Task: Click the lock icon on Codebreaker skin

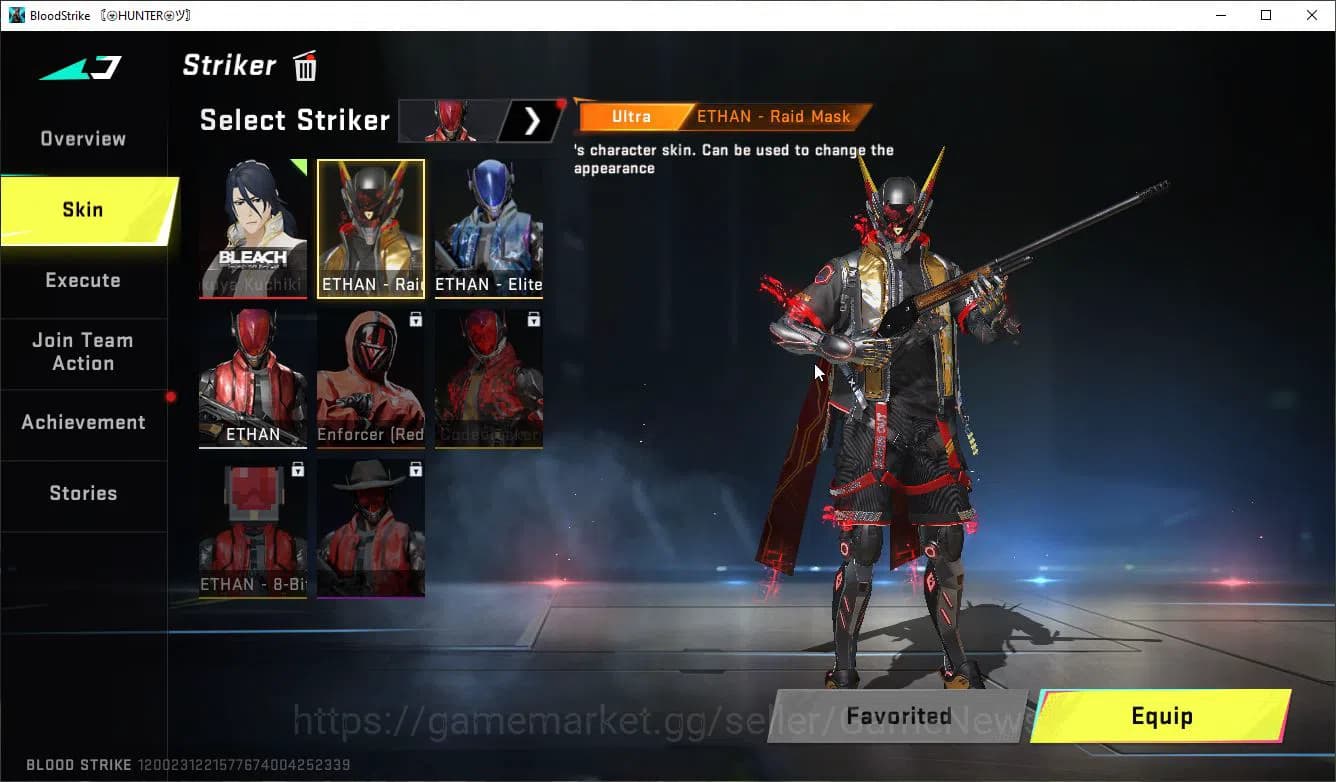Action: 534,318
